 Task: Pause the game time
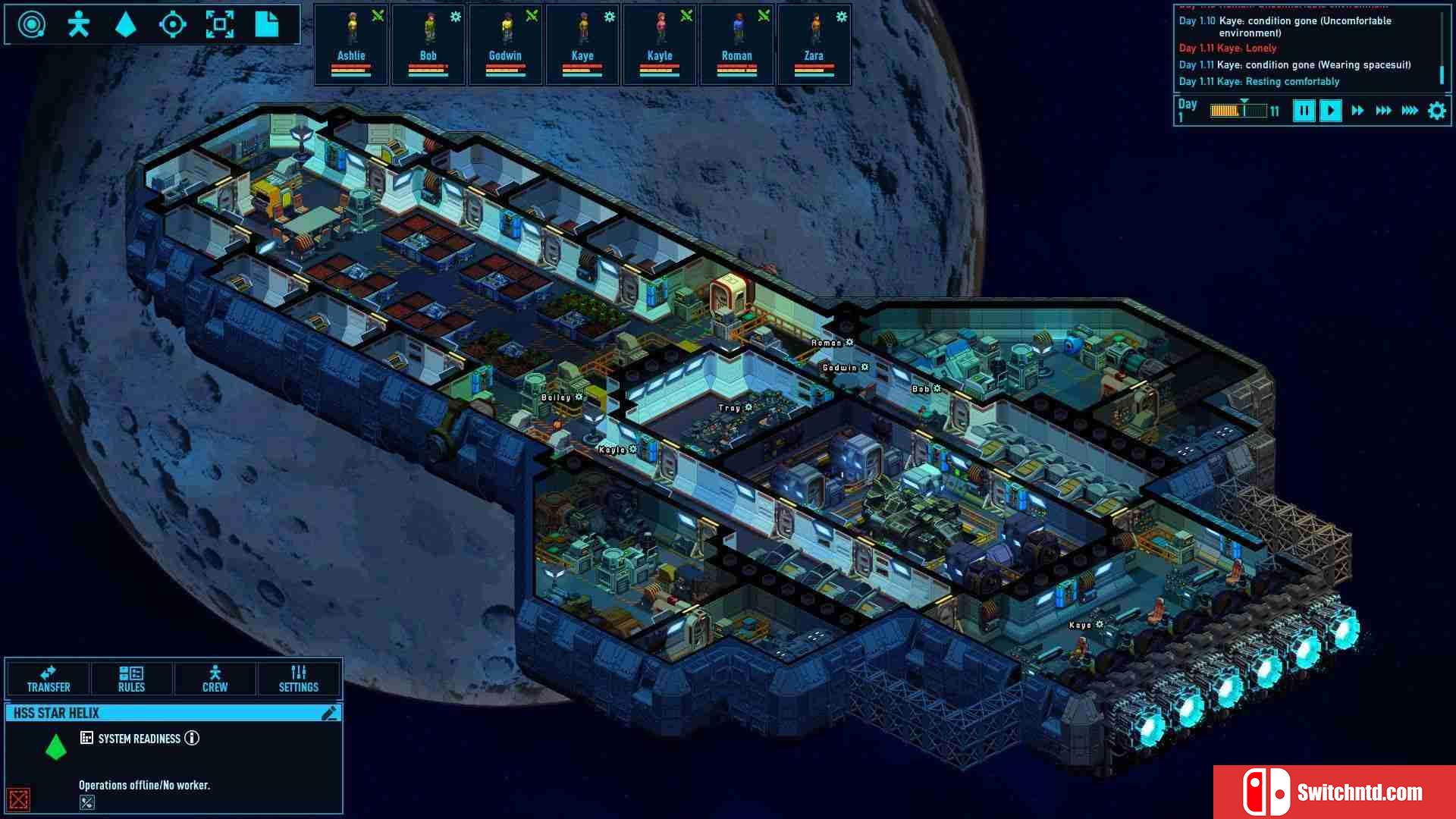(x=1304, y=111)
